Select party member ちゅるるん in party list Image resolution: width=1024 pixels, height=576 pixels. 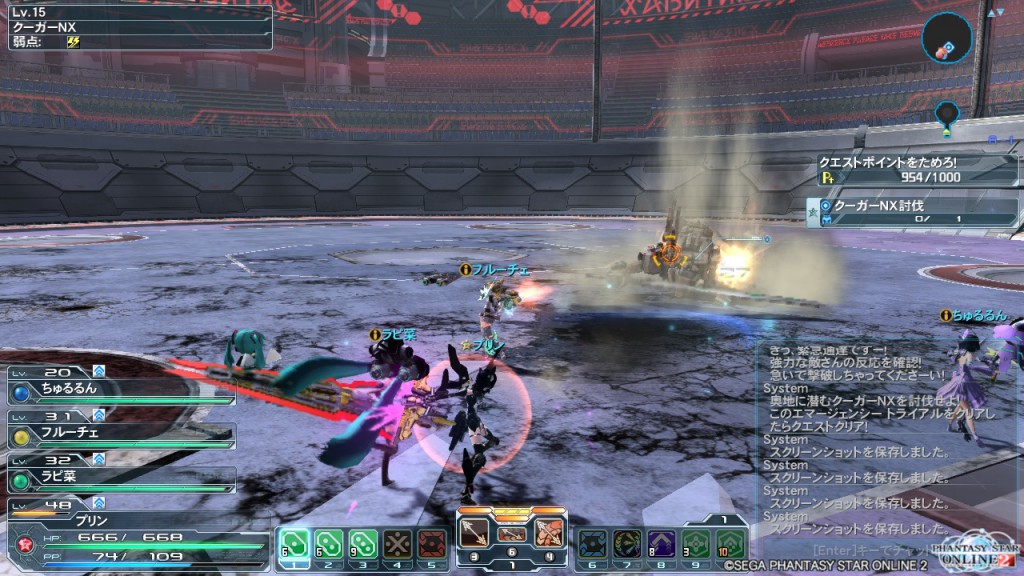(118, 388)
